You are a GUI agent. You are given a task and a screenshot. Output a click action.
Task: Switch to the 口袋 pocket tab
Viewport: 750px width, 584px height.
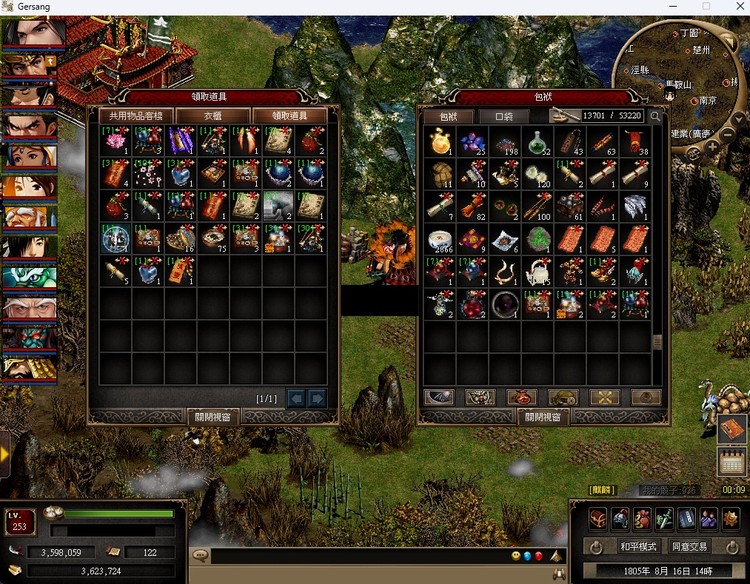point(504,116)
